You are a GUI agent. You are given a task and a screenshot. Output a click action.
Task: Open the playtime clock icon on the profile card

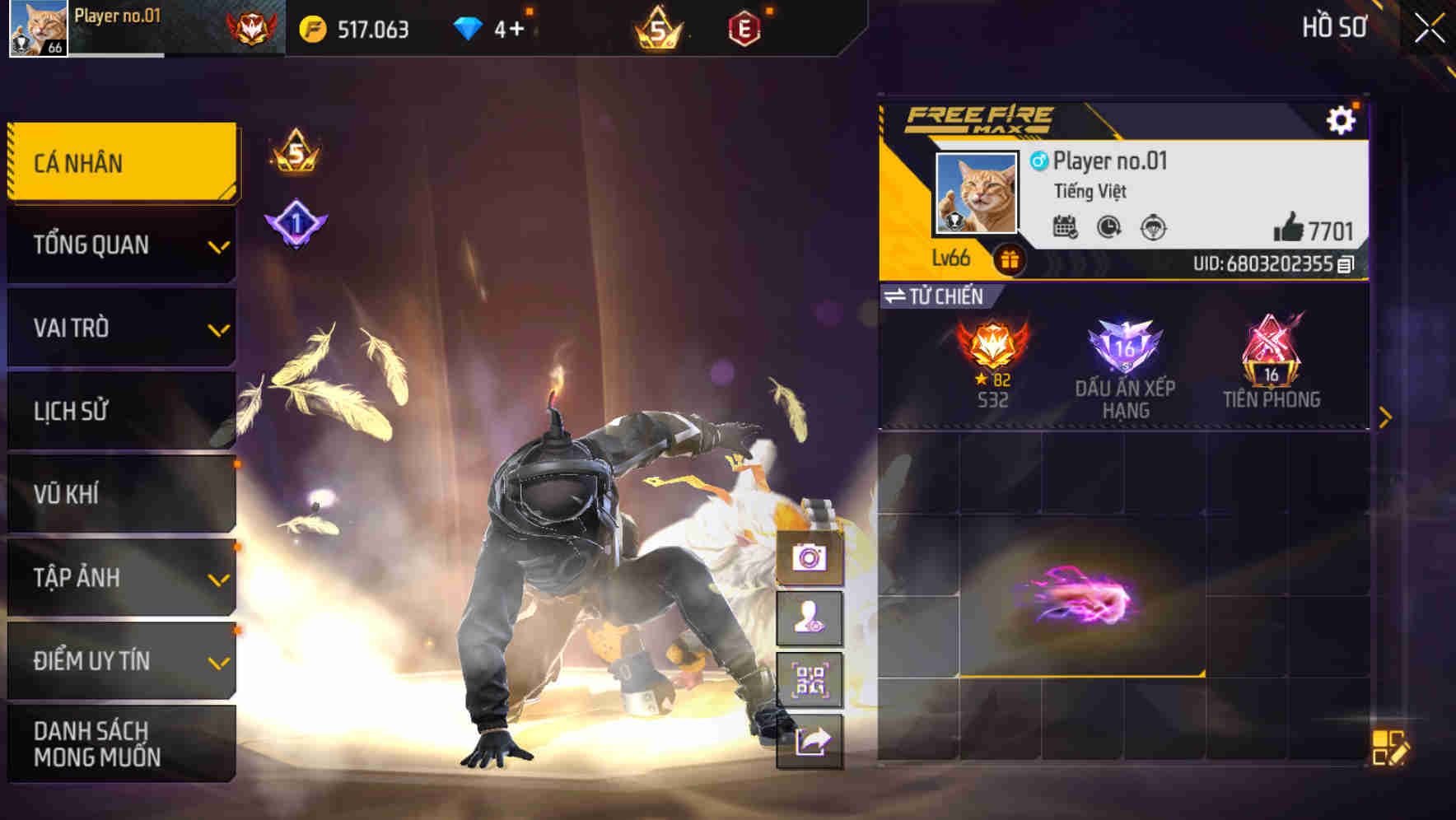(1108, 229)
